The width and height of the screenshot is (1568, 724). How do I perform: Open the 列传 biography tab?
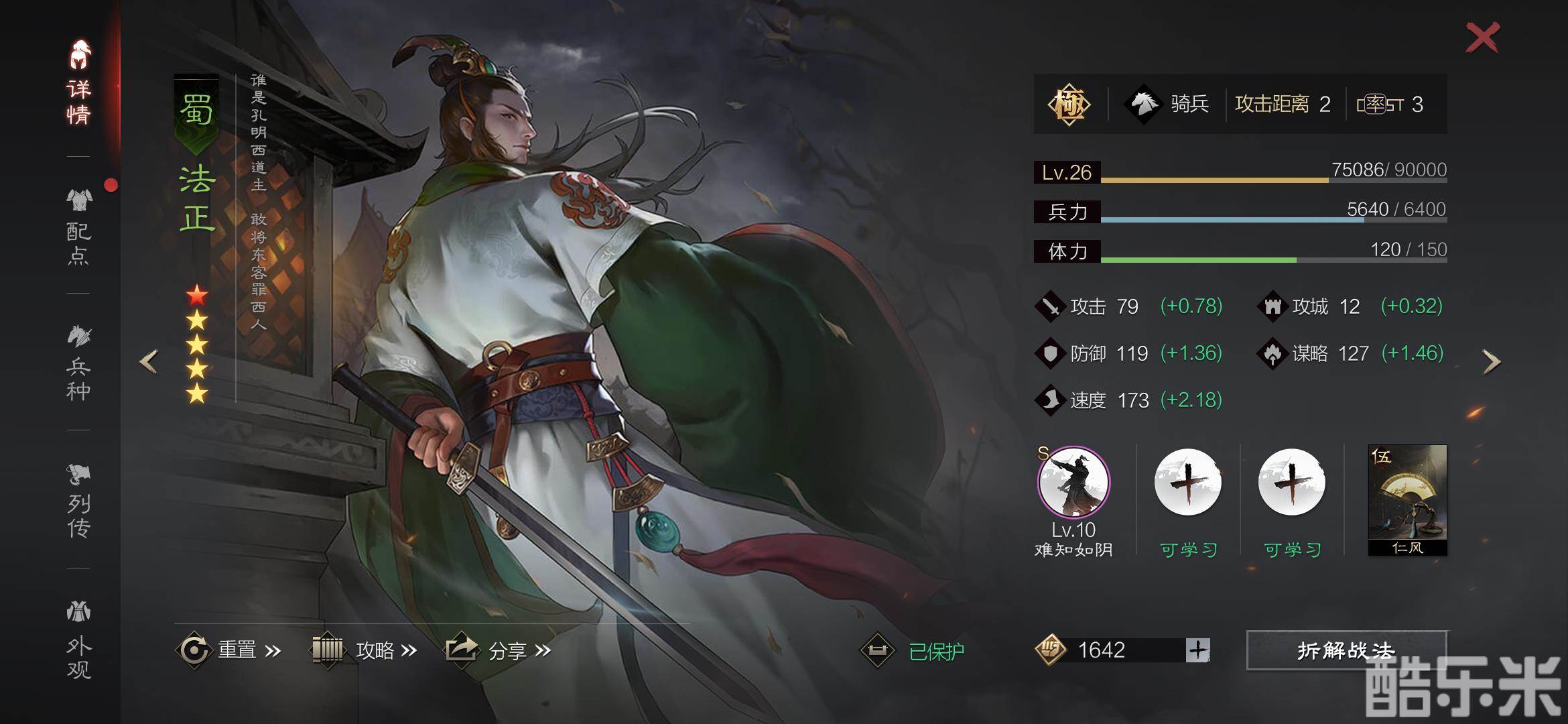pyautogui.click(x=78, y=501)
